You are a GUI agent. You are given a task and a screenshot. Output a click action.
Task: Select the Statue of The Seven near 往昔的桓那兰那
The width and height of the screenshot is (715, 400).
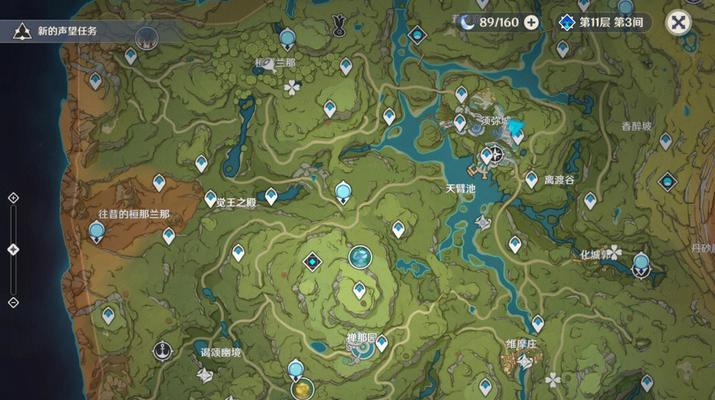(97, 232)
